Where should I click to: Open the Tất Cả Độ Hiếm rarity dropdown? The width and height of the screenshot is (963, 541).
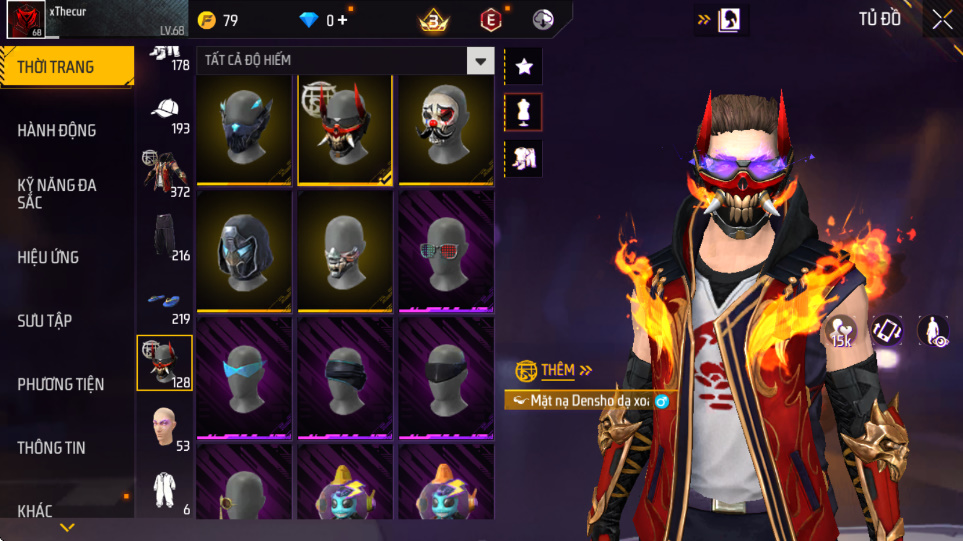(x=481, y=61)
